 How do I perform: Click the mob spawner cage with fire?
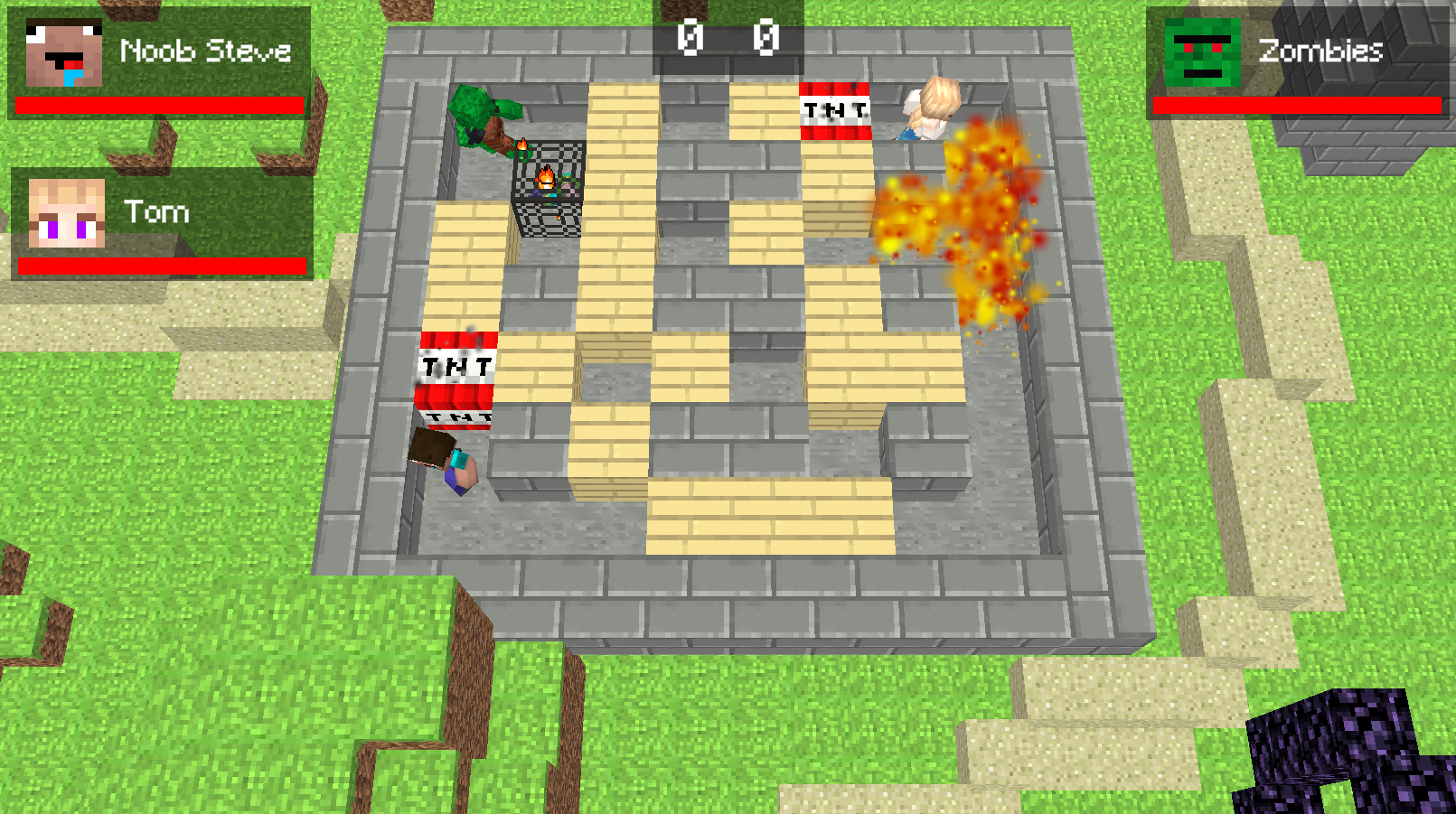[x=547, y=185]
